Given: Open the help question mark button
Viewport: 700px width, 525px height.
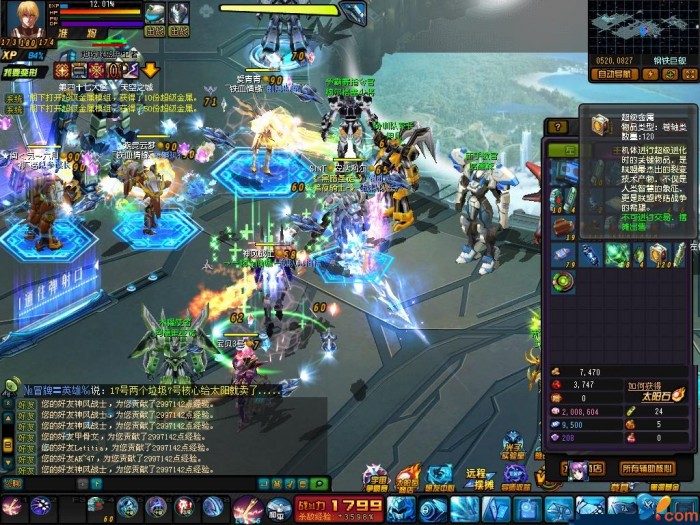Looking at the screenshot, I should (558, 127).
